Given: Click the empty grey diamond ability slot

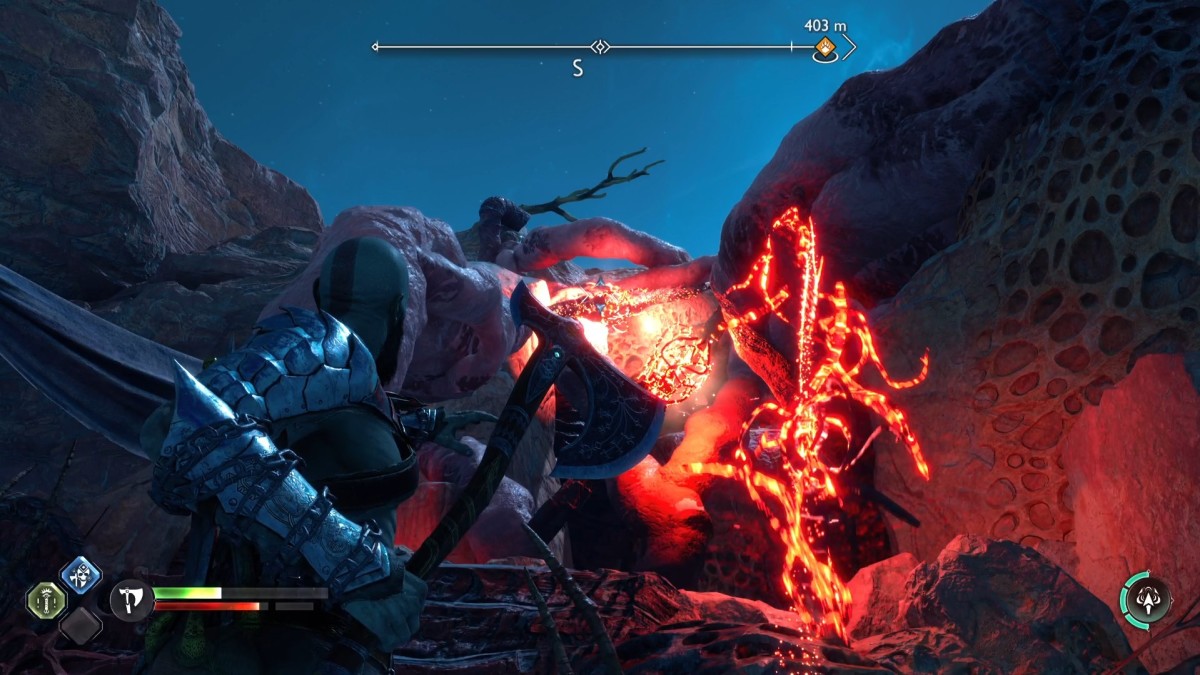Looking at the screenshot, I should [79, 626].
